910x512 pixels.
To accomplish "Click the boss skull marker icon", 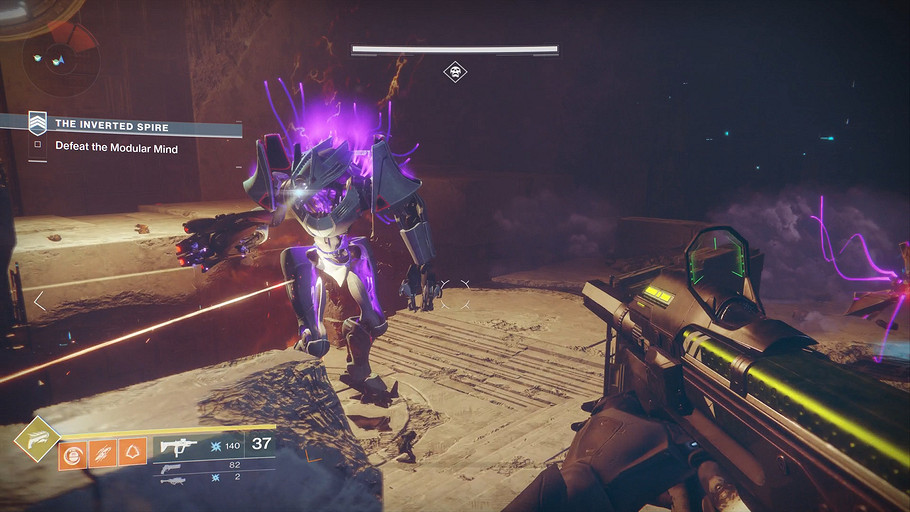I will [455, 72].
